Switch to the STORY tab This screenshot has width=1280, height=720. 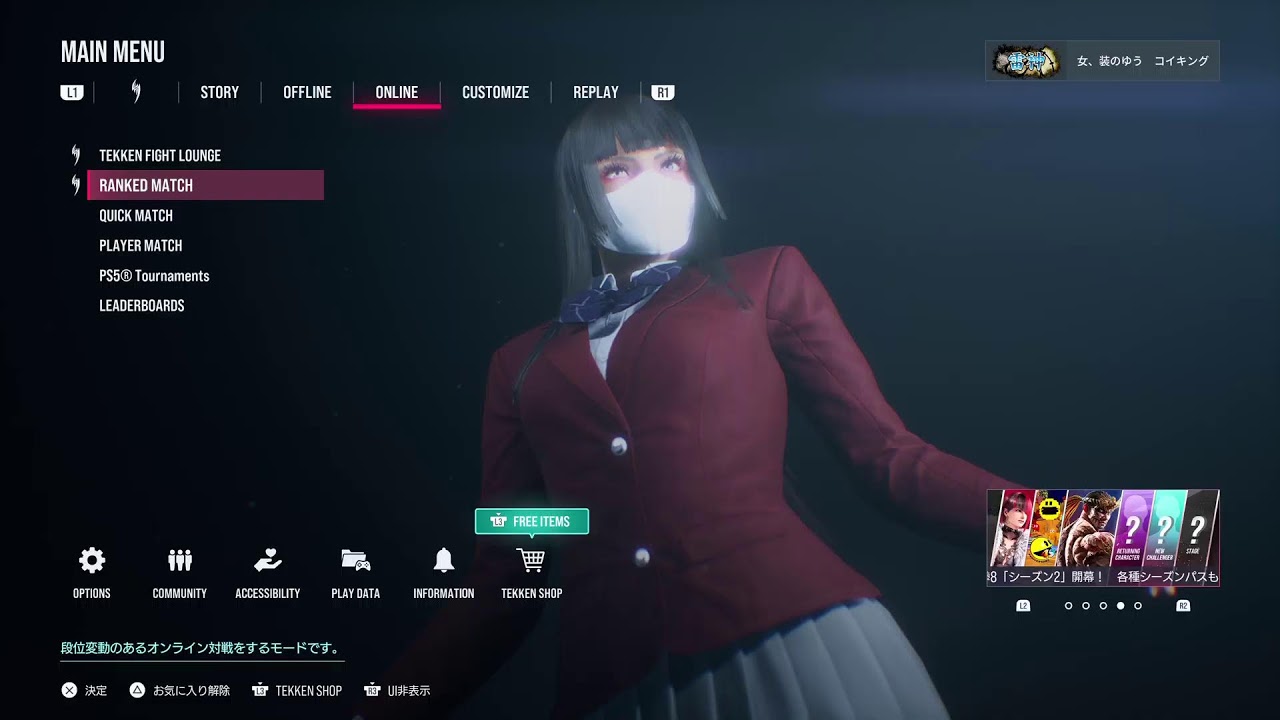[x=219, y=92]
